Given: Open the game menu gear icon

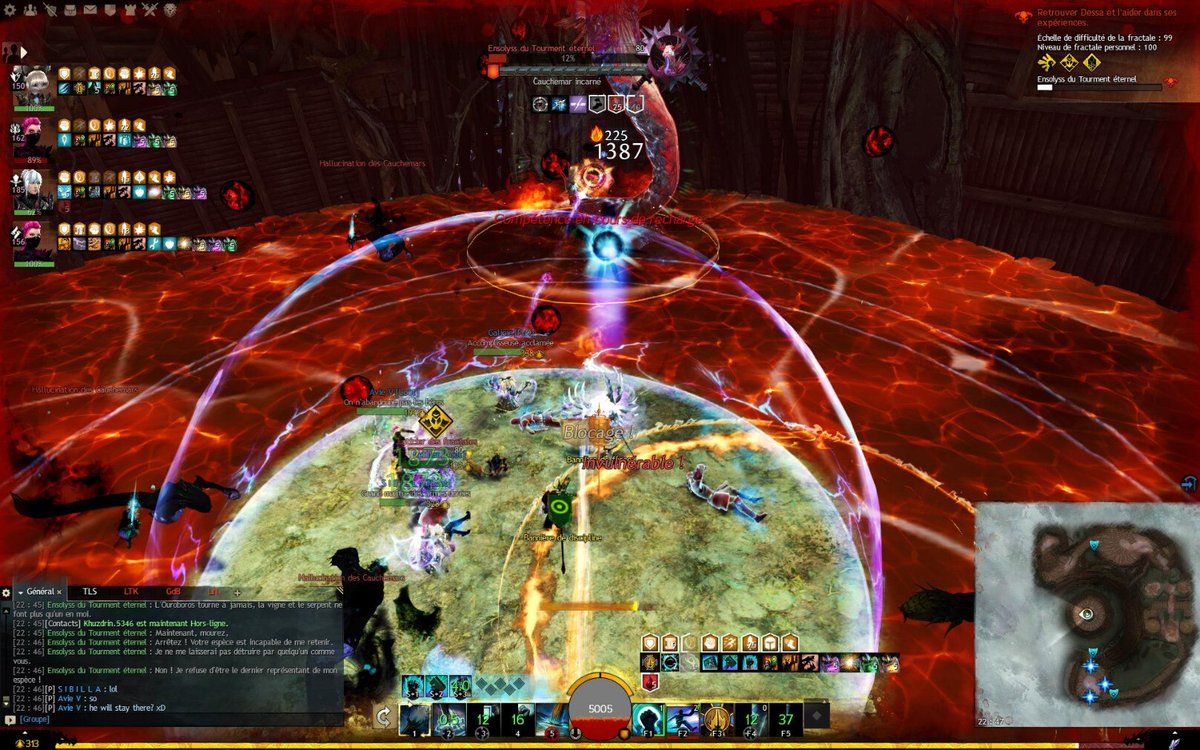Looking at the screenshot, I should pyautogui.click(x=8, y=10).
